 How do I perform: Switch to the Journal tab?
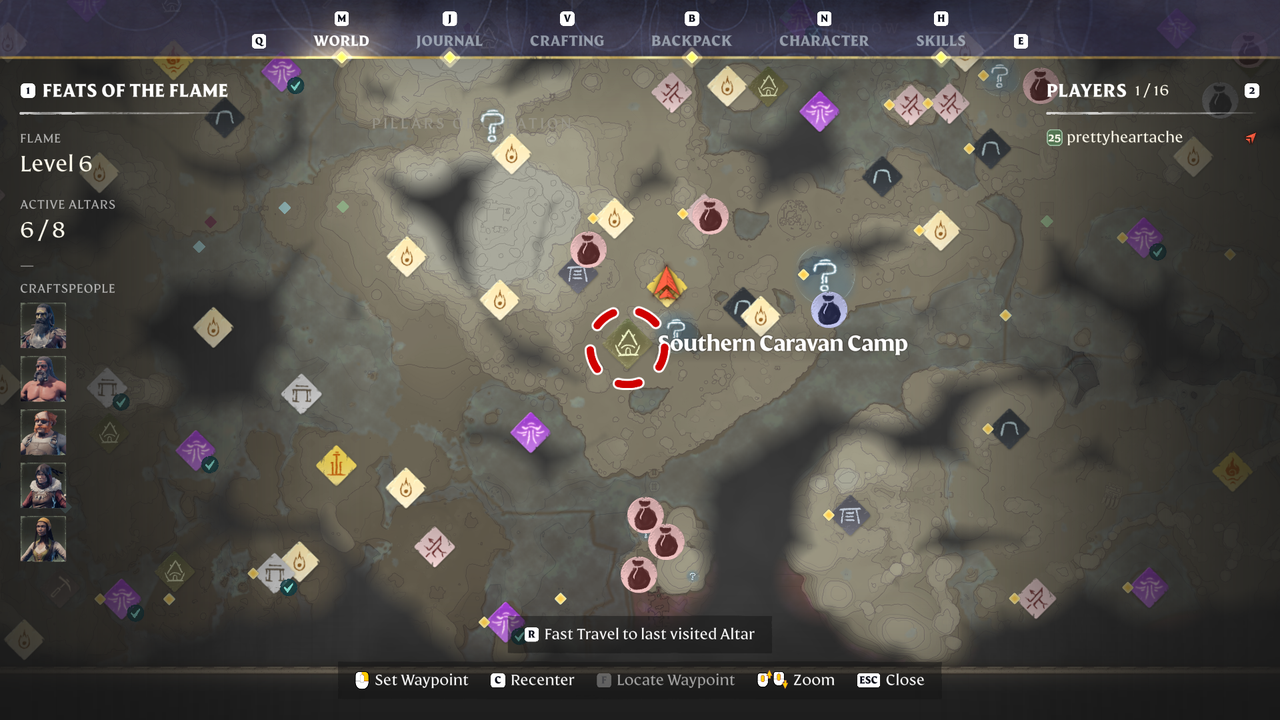pyautogui.click(x=448, y=41)
